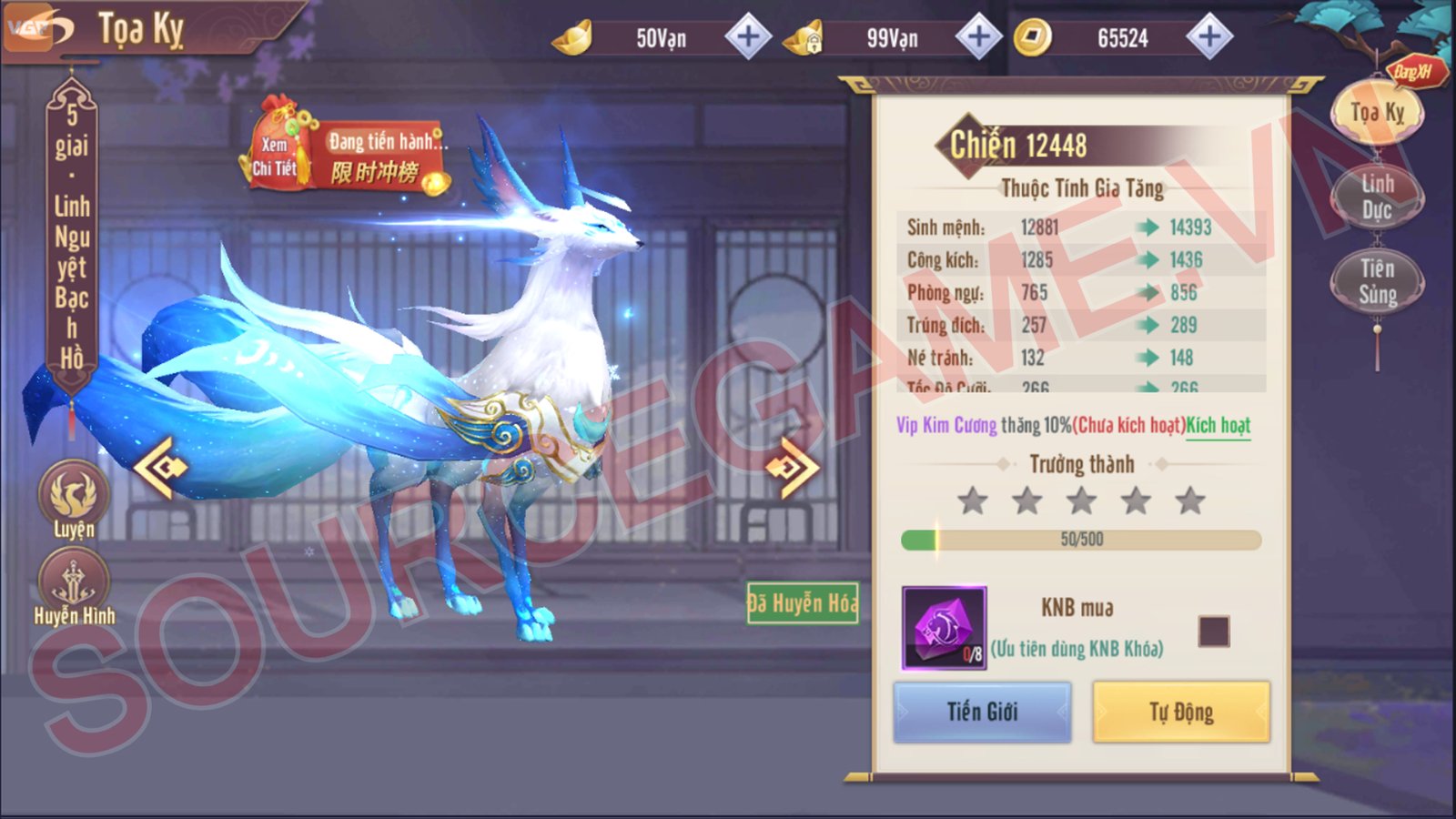Tick the KNB mua checkbox

pyautogui.click(x=1214, y=632)
